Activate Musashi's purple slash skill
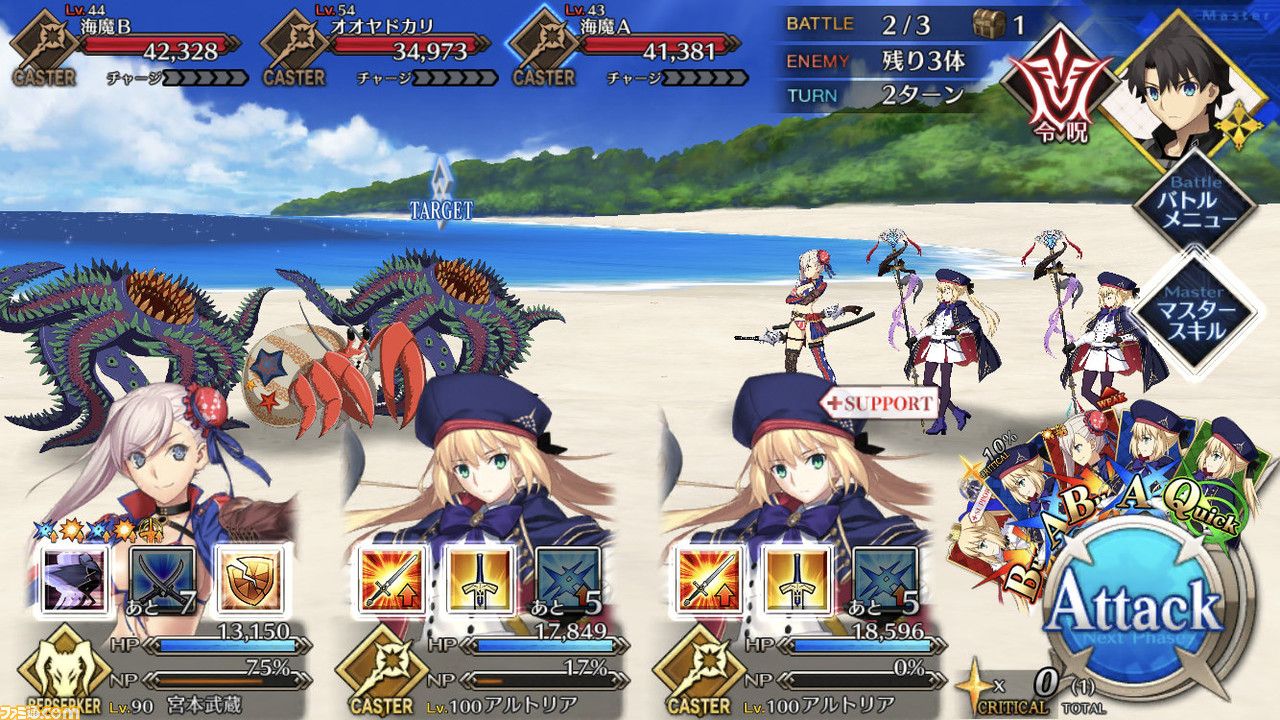 (70, 578)
